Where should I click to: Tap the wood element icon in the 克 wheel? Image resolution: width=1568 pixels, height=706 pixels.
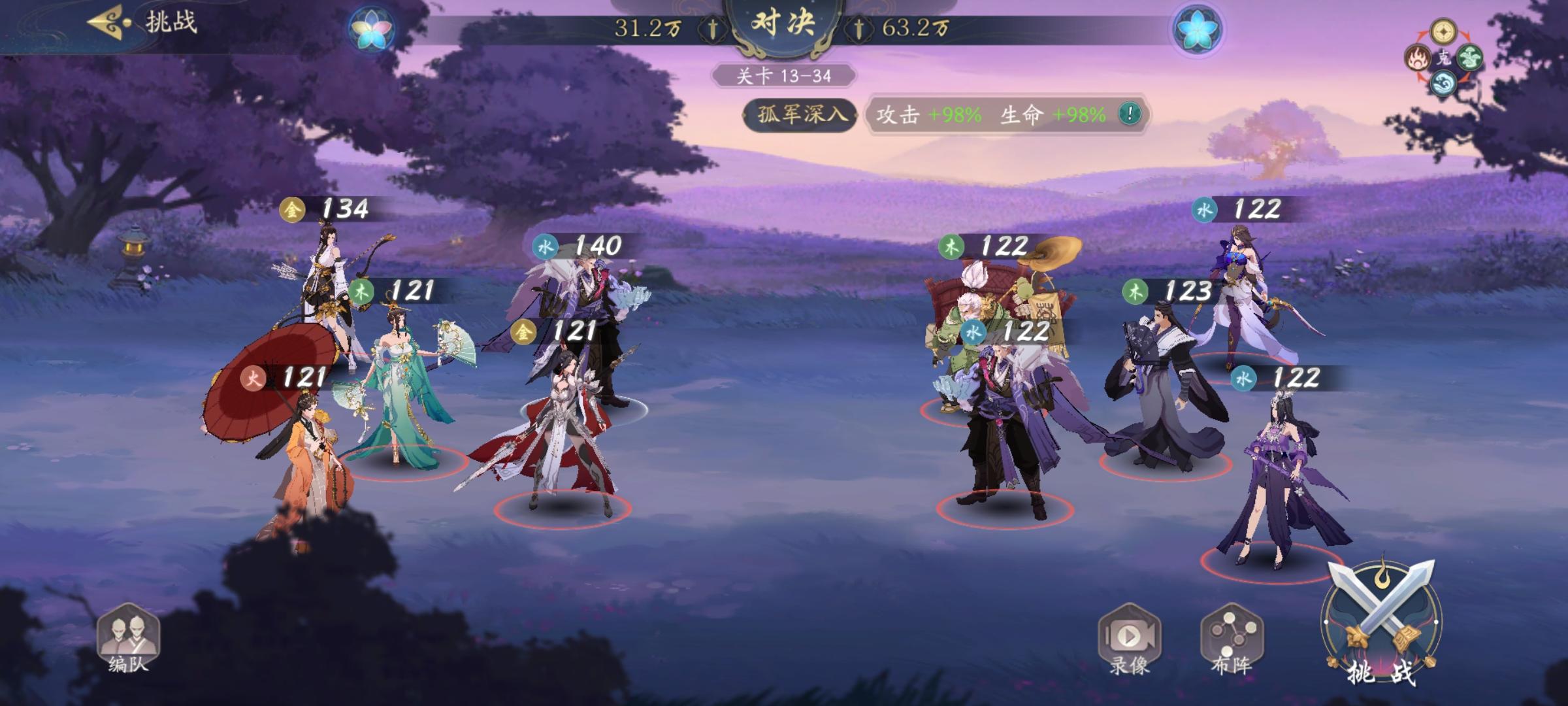(x=1470, y=58)
